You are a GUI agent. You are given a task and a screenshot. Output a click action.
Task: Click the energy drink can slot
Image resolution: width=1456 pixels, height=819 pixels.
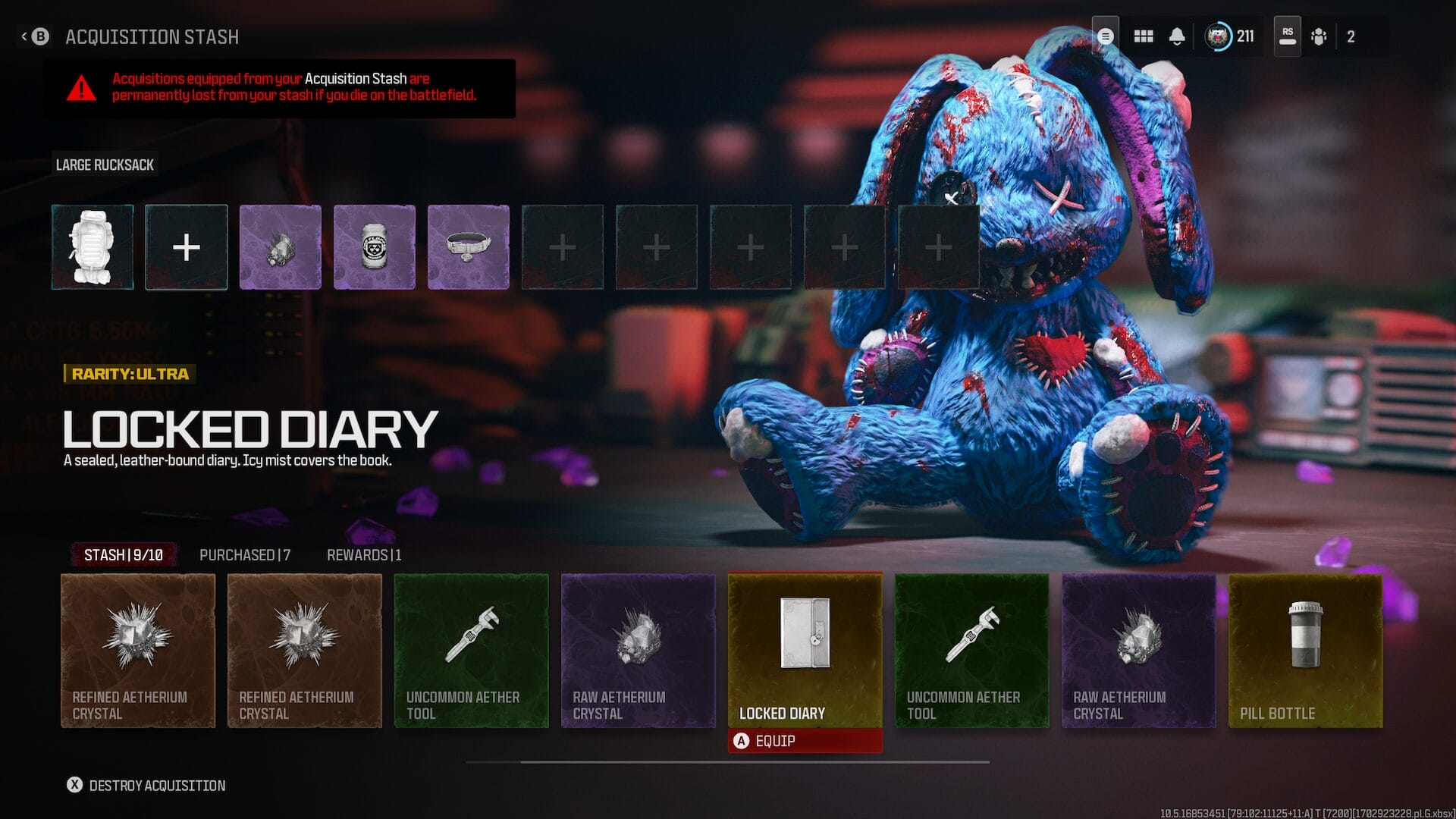tap(375, 247)
